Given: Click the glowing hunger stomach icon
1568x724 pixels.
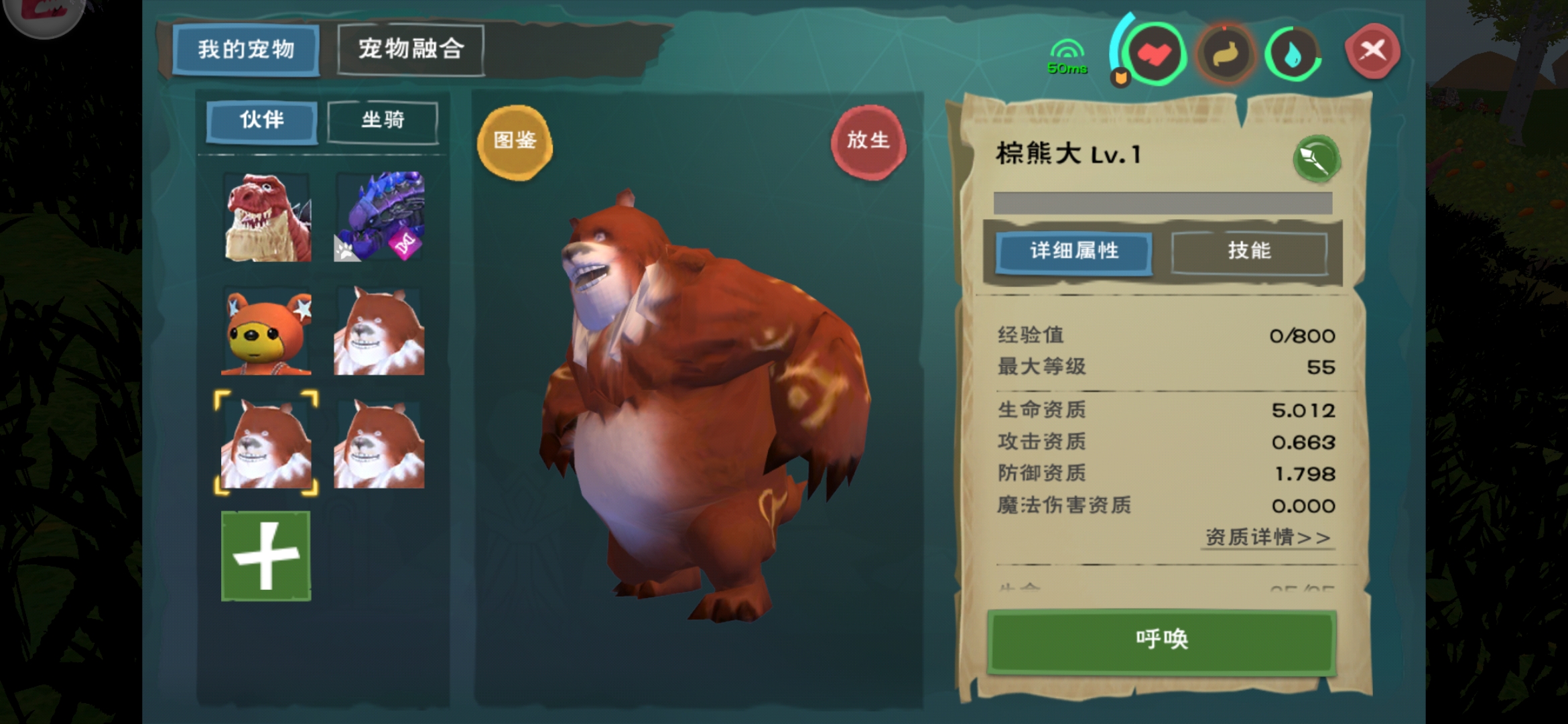Looking at the screenshot, I should coord(1226,55).
